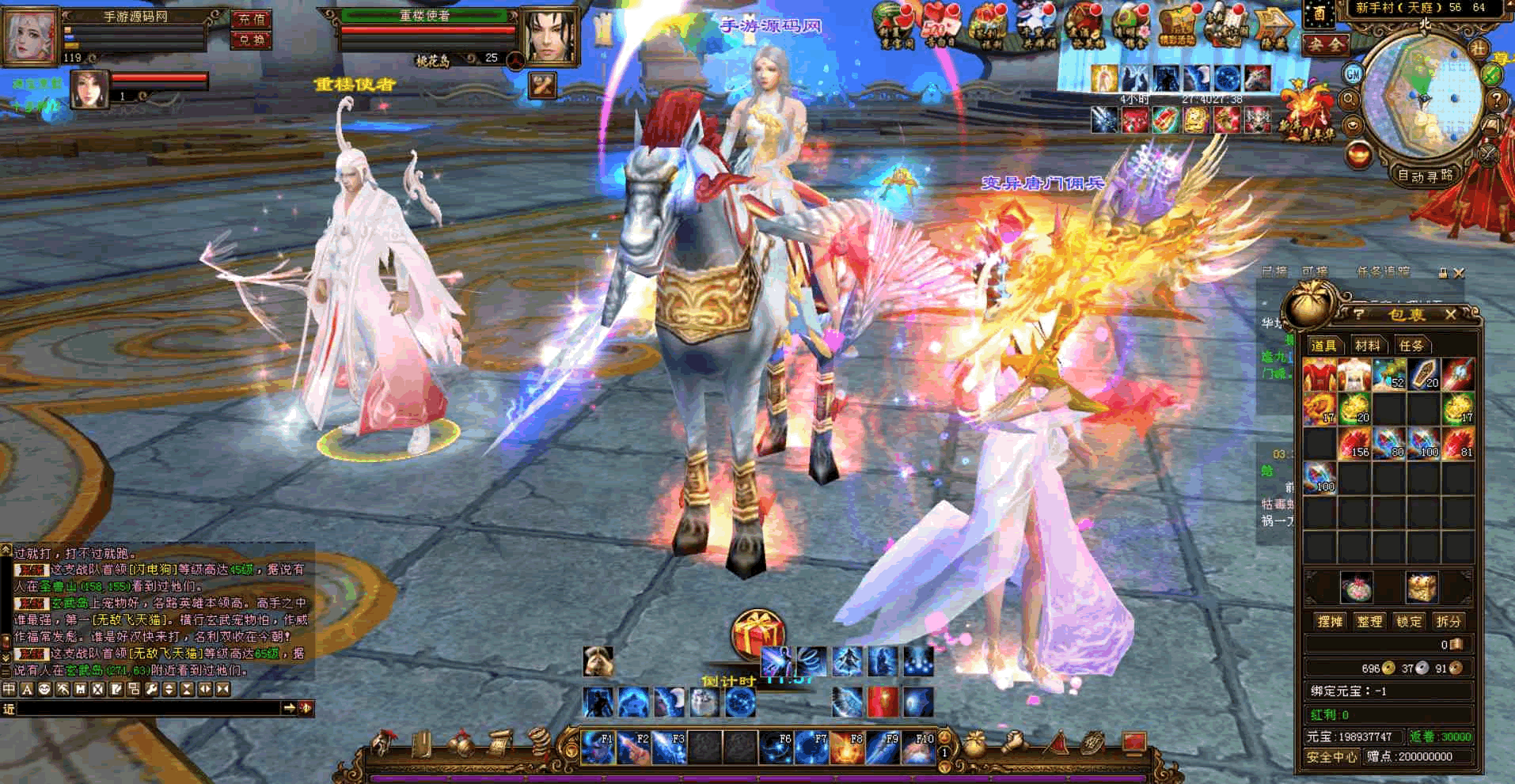Toggle the 锁定 lock button
Screen dimensions: 1515x784
(1409, 621)
